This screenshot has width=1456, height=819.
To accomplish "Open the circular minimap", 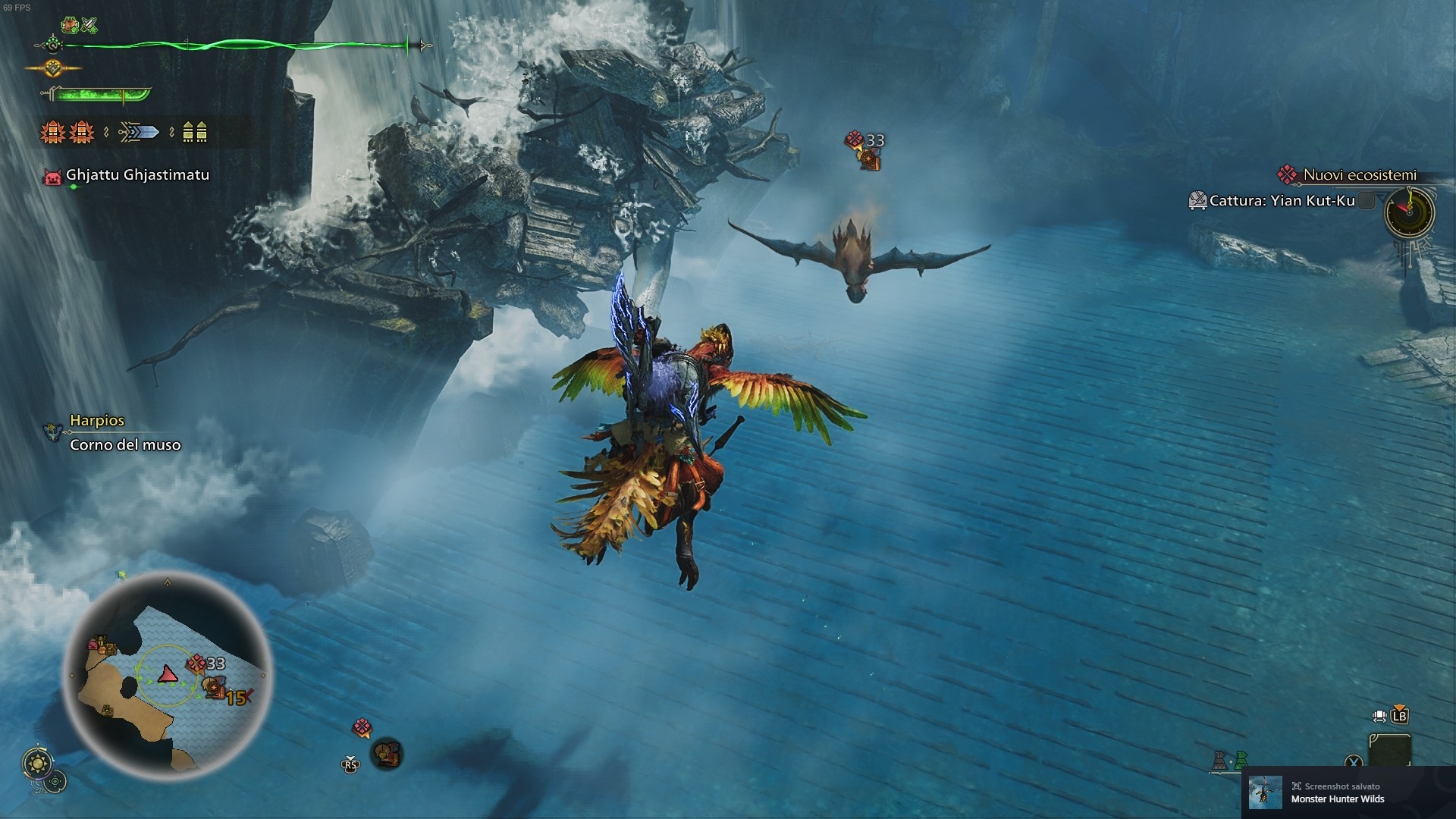I will click(167, 675).
